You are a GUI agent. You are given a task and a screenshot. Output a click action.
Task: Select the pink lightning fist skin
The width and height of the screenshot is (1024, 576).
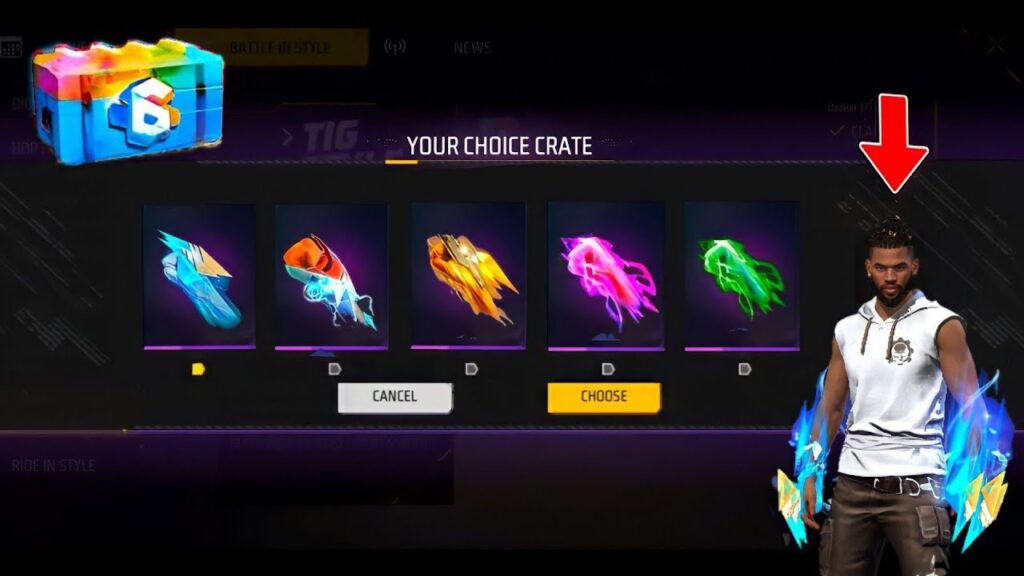(606, 275)
